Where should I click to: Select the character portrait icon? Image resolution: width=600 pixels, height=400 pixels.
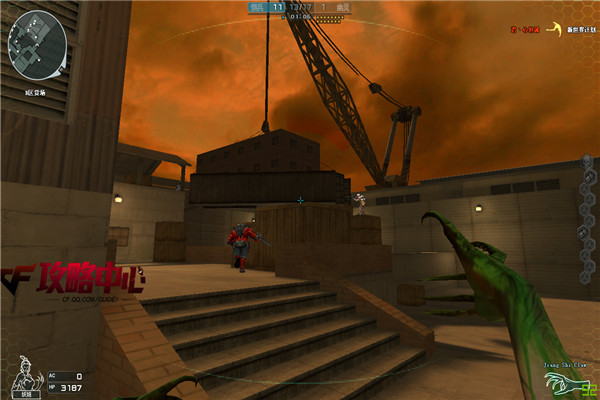pos(20,375)
